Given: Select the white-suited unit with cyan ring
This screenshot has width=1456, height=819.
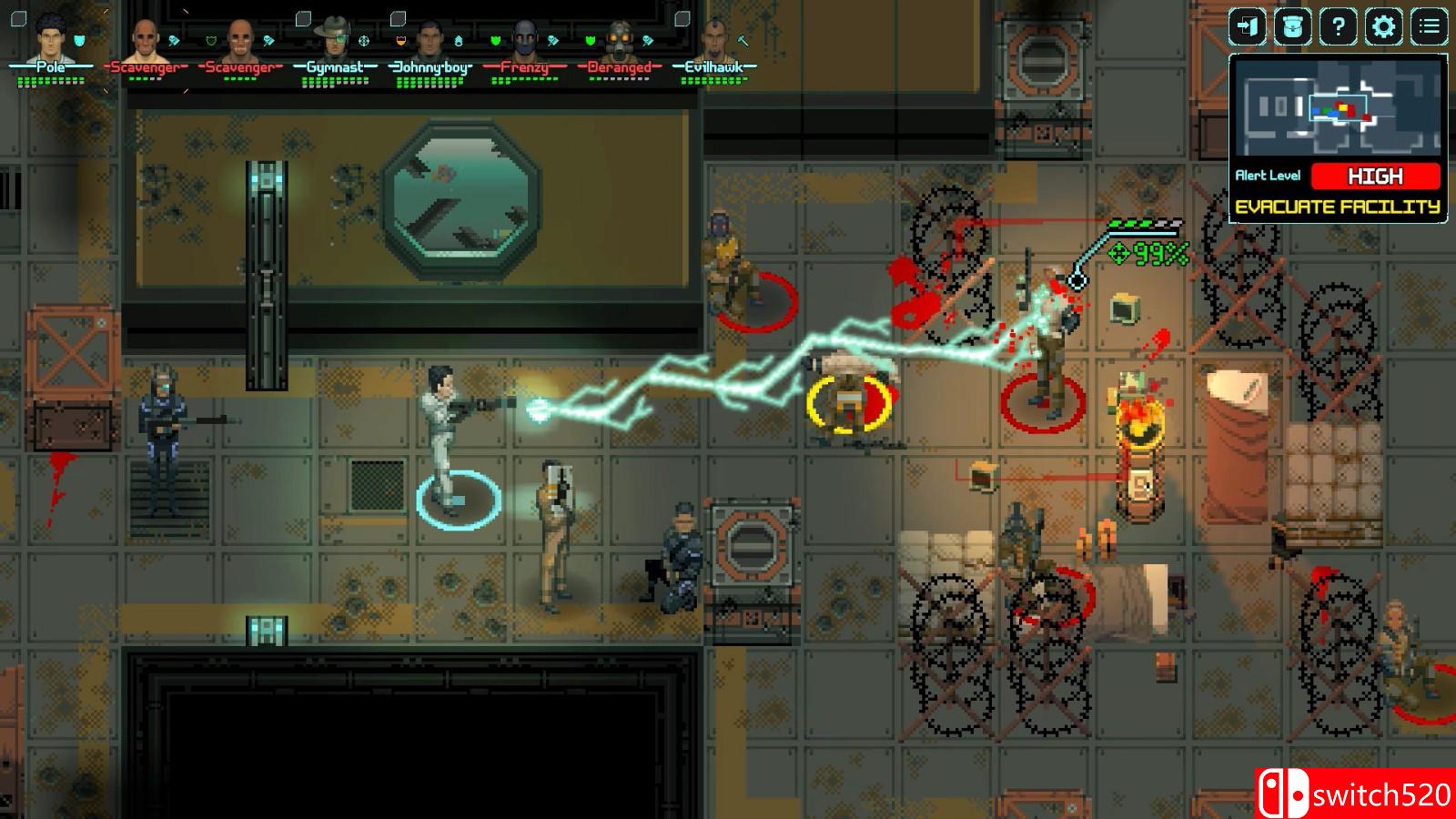Looking at the screenshot, I should (x=445, y=437).
